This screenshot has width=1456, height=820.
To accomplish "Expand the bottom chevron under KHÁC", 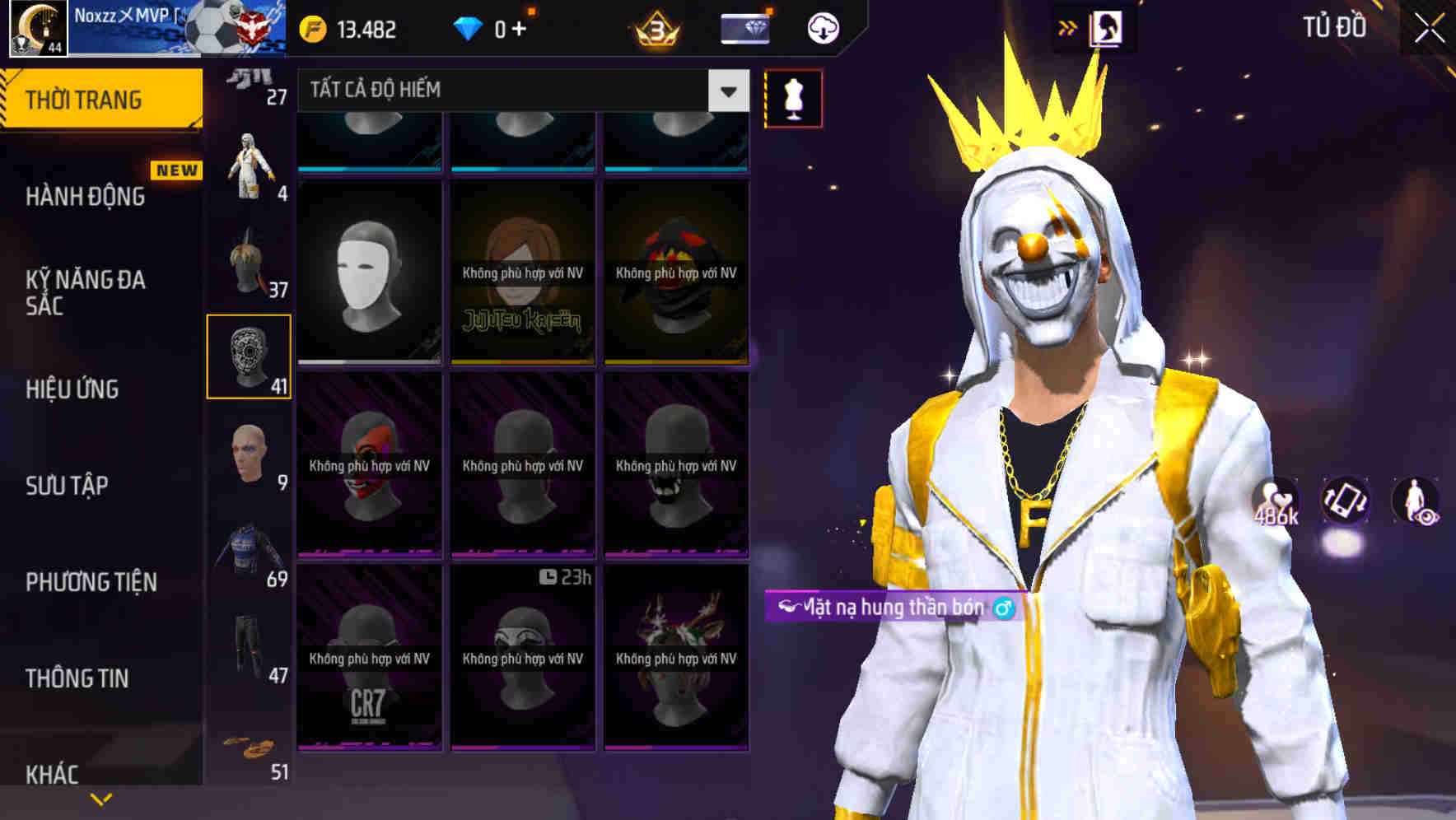I will pos(100,797).
